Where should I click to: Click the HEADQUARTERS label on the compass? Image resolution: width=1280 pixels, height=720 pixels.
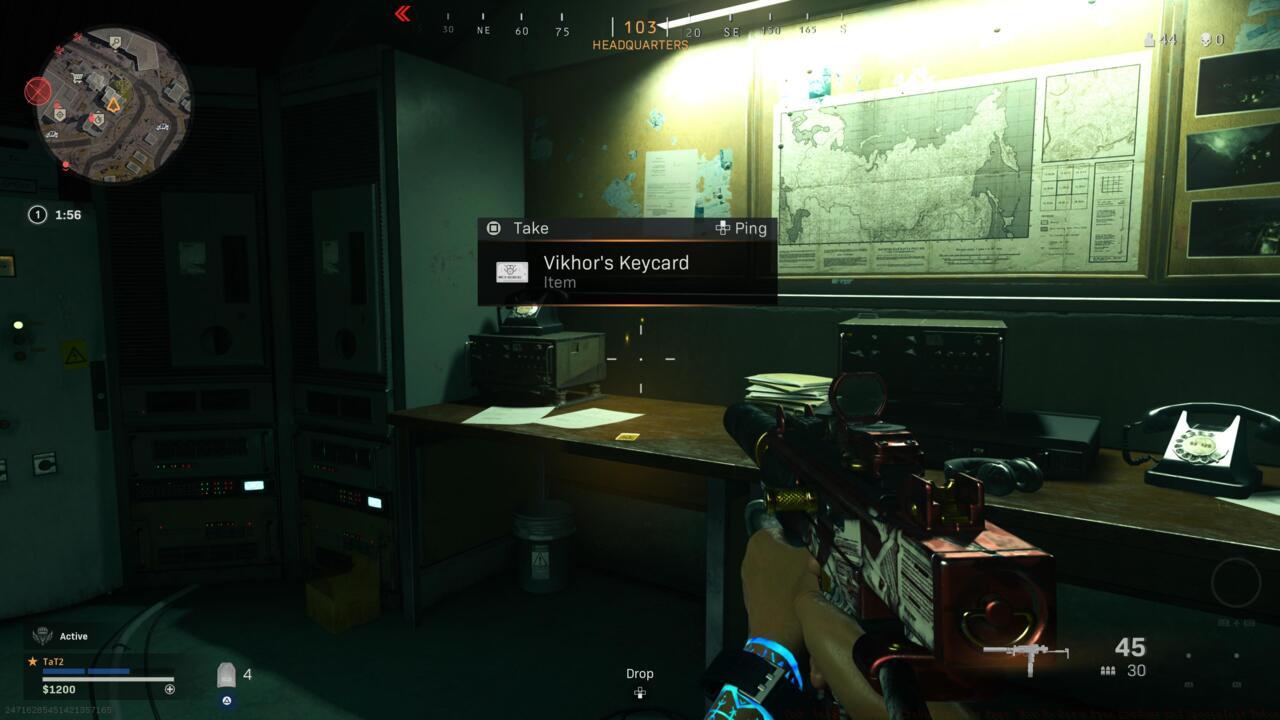(640, 44)
